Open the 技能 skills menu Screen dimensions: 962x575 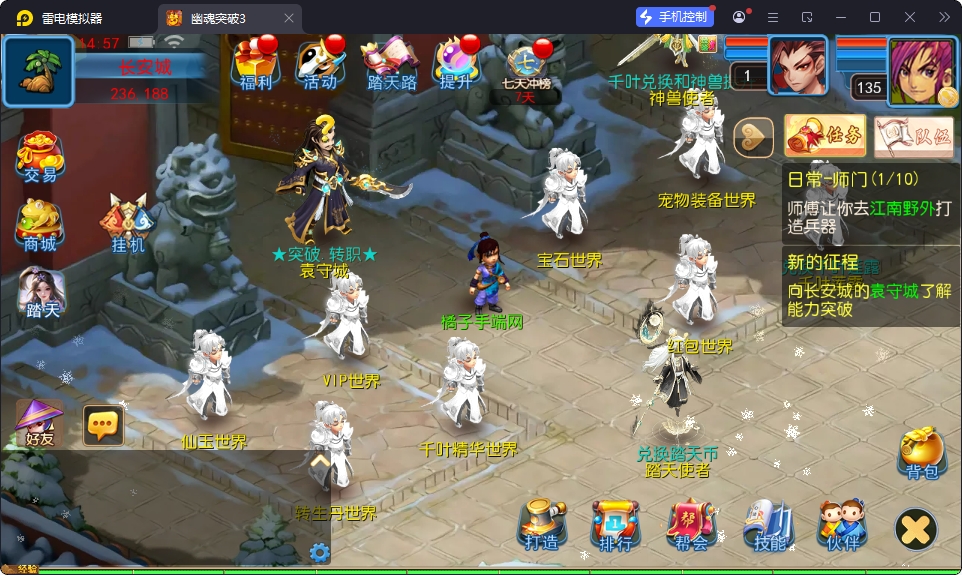tap(768, 524)
